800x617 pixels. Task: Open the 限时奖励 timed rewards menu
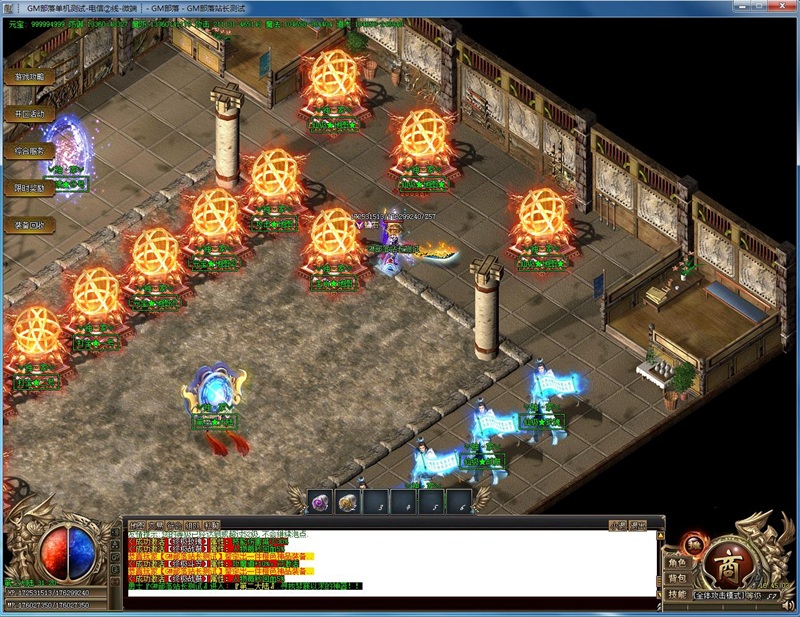tap(29, 188)
